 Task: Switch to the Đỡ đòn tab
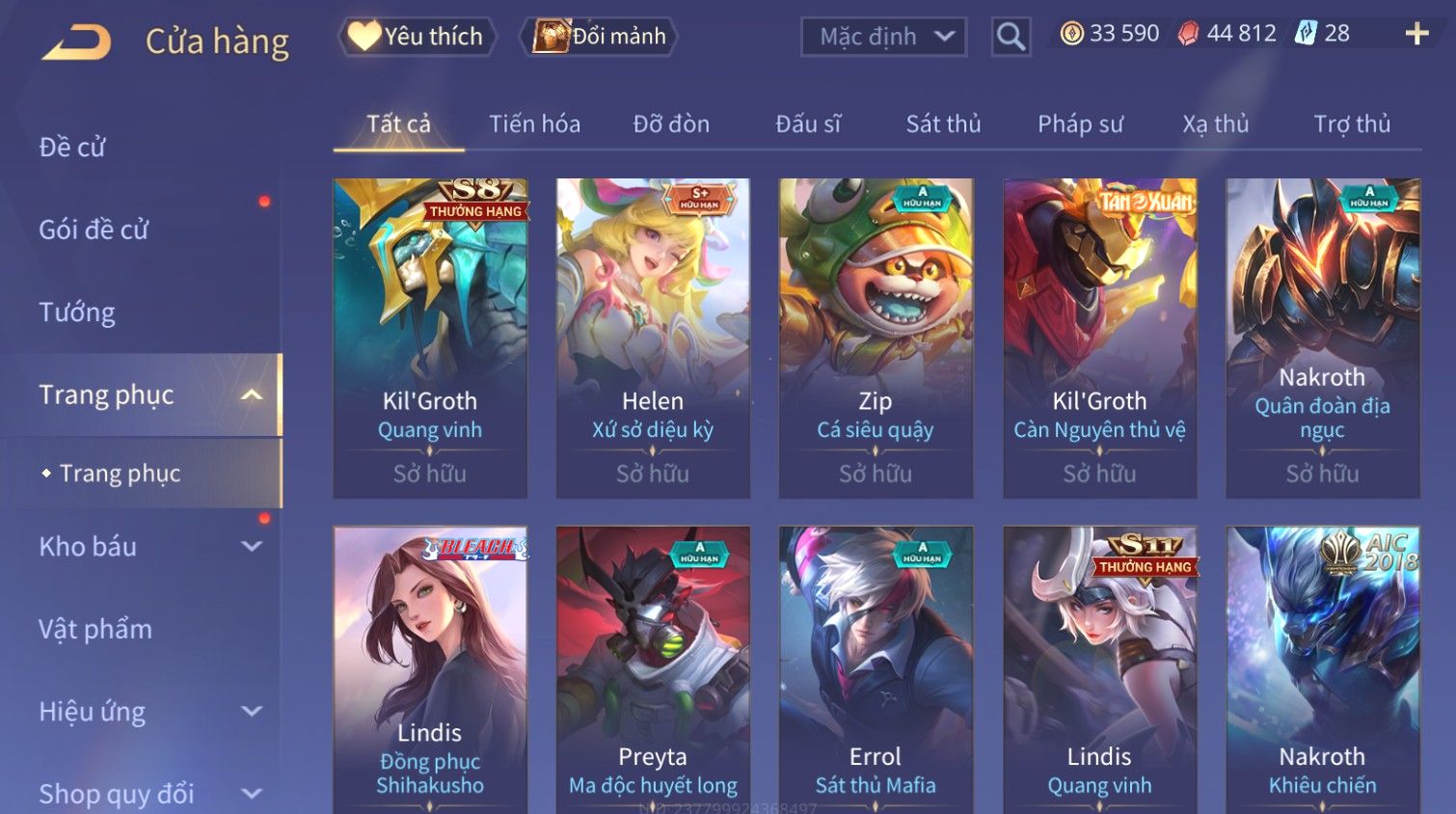pyautogui.click(x=671, y=124)
